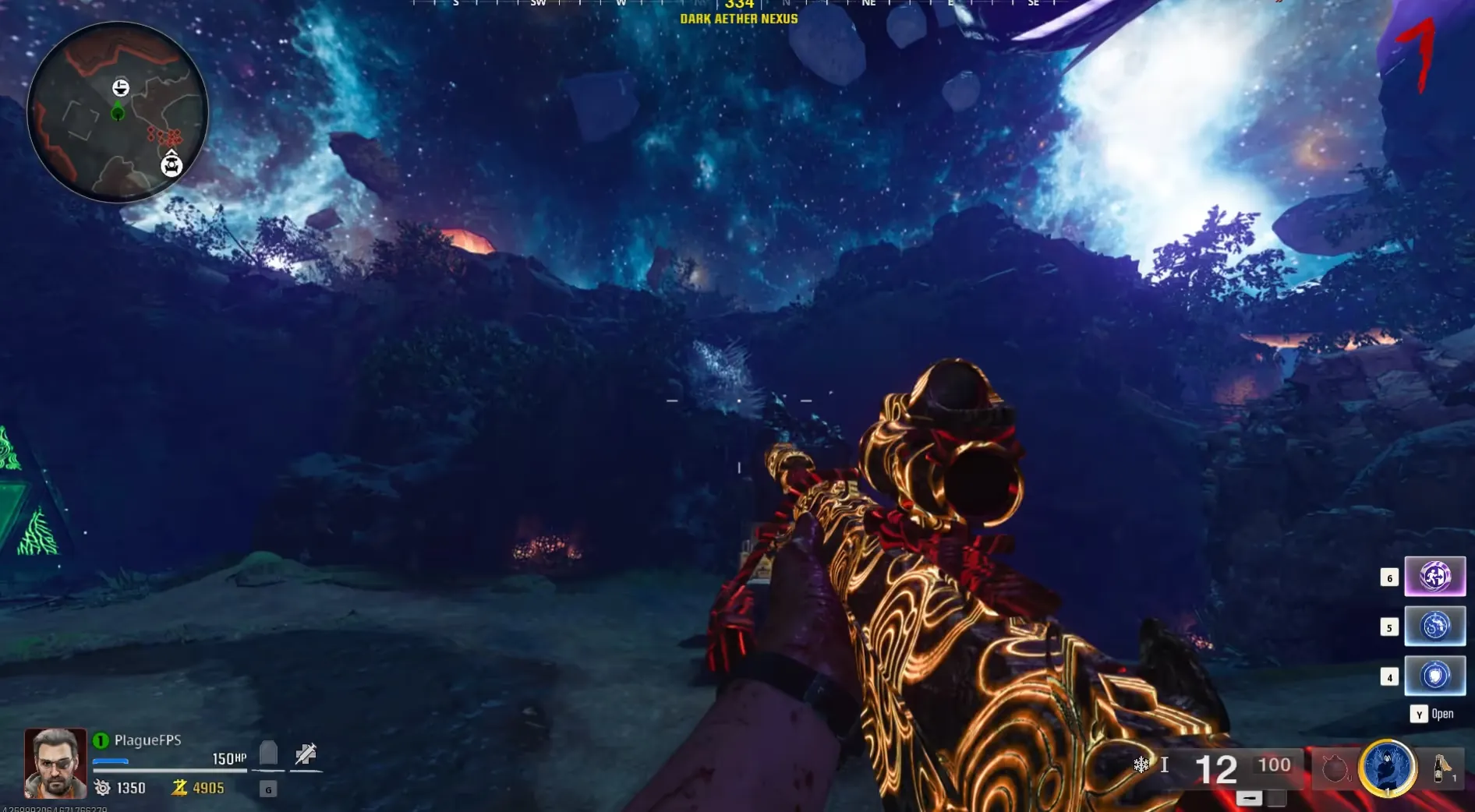Image resolution: width=1475 pixels, height=812 pixels.
Task: Click the compass bar at top
Action: tap(739, 5)
